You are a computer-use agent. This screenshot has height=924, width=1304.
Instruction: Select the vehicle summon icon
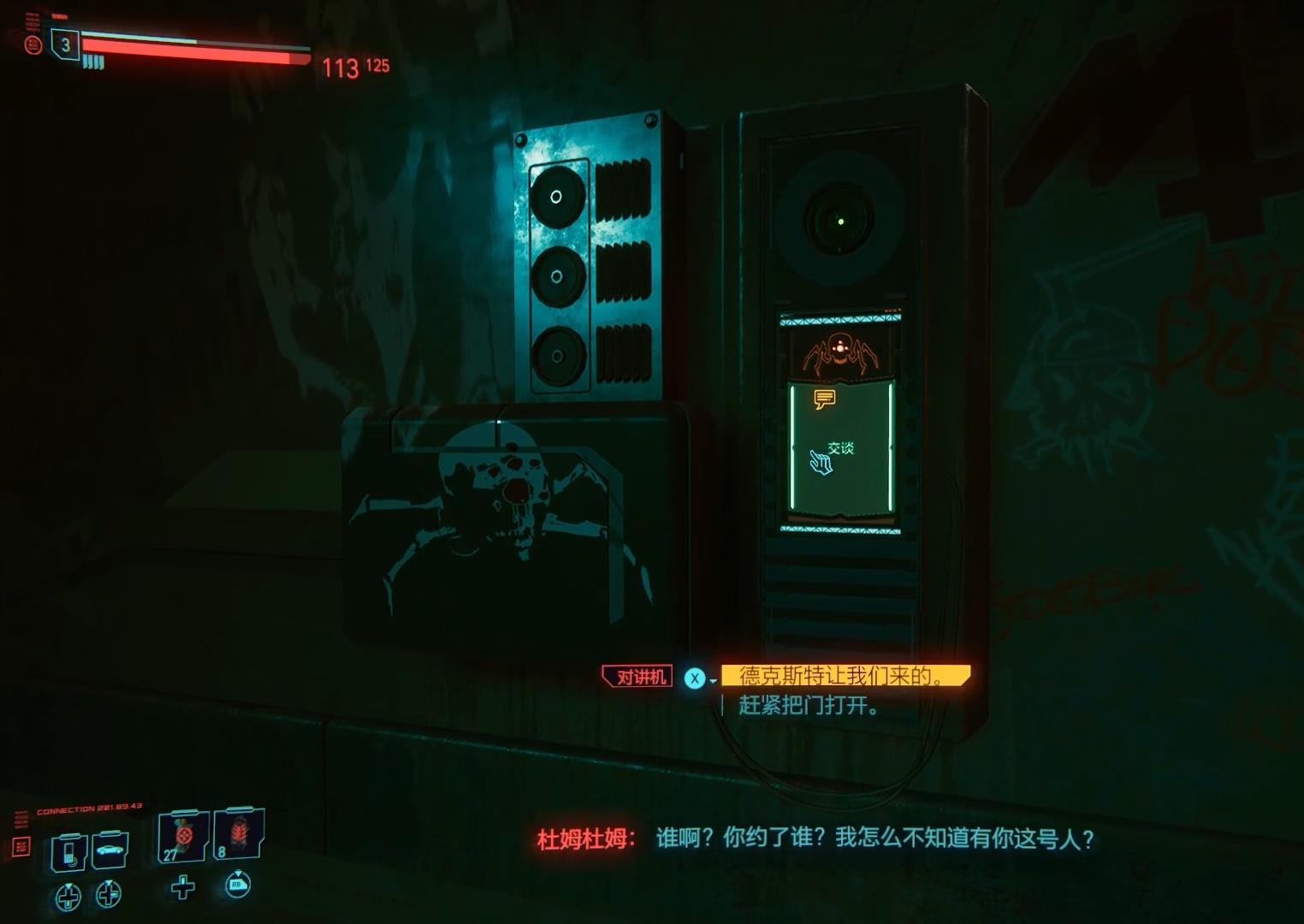pyautogui.click(x=110, y=850)
